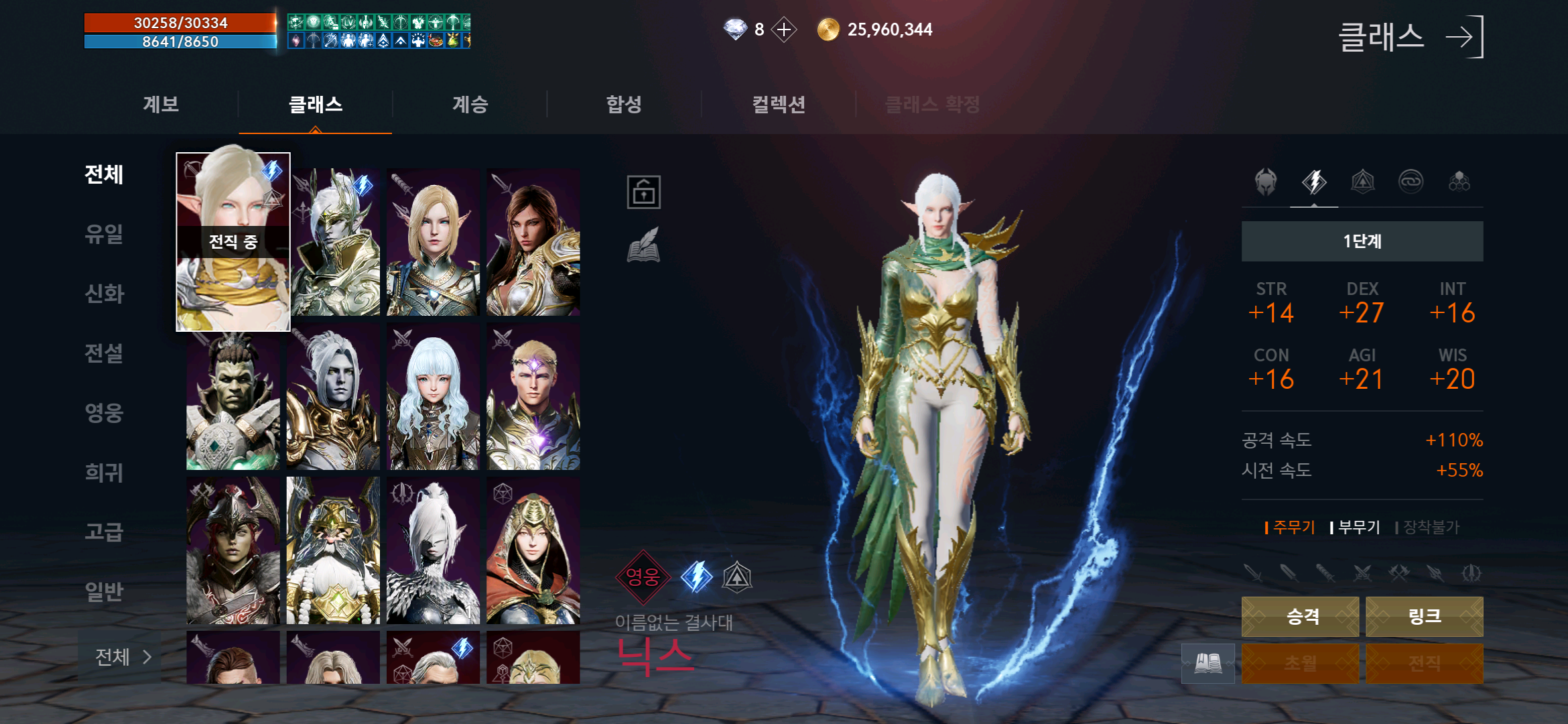1568x724 pixels.
Task: Open the book icon beside 초월
Action: (1207, 664)
